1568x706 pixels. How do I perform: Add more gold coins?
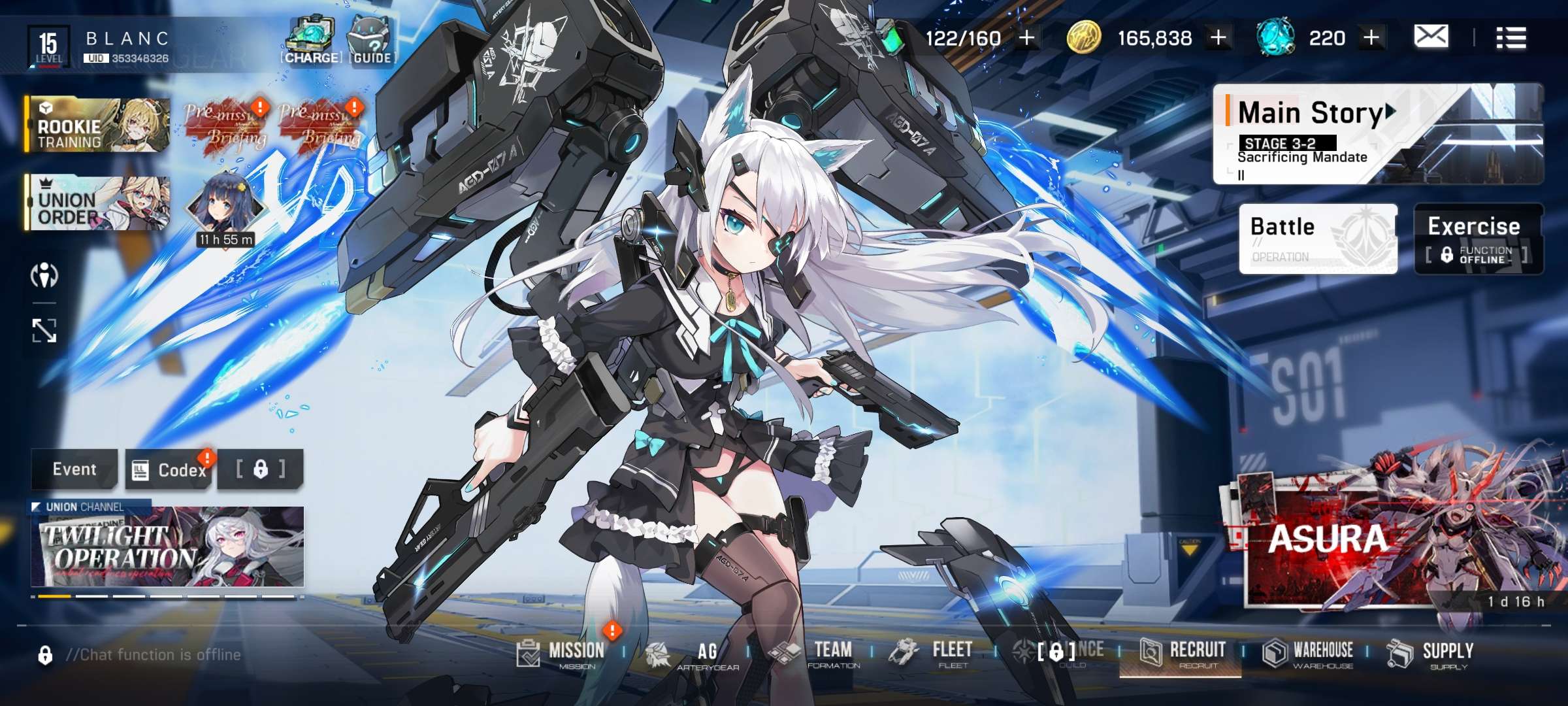(x=1218, y=38)
